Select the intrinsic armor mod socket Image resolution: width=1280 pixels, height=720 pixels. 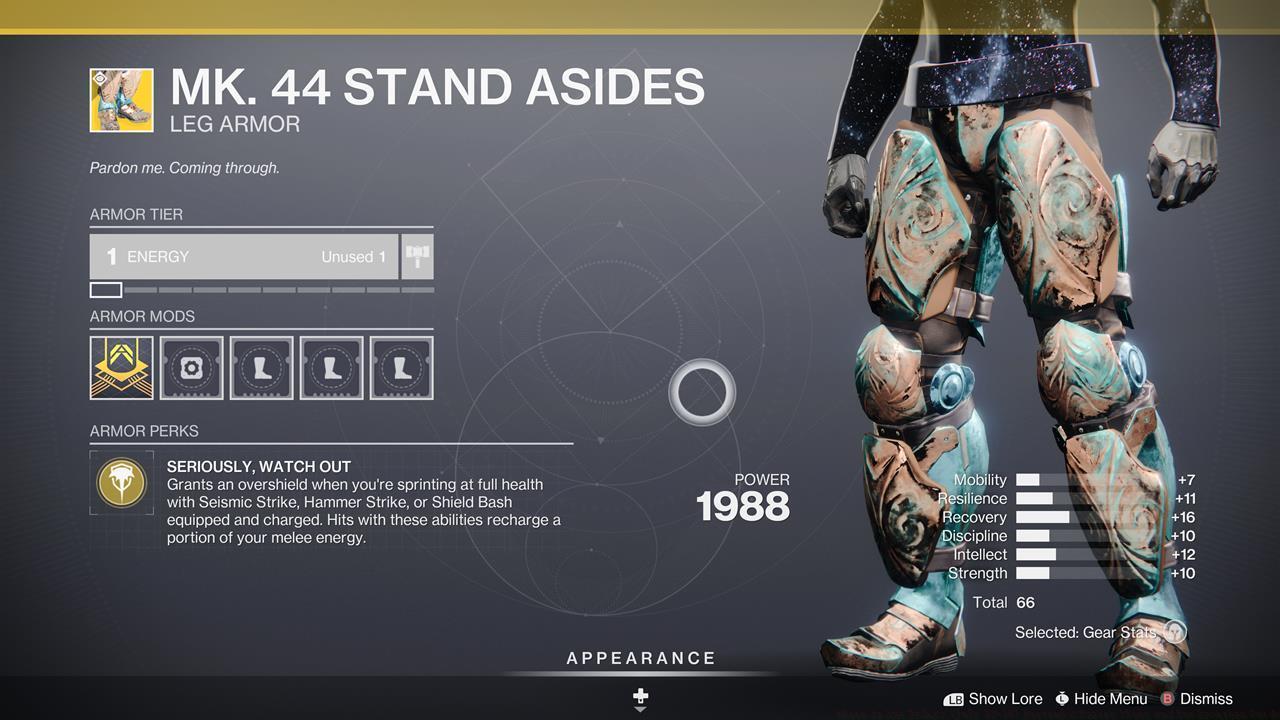[121, 367]
